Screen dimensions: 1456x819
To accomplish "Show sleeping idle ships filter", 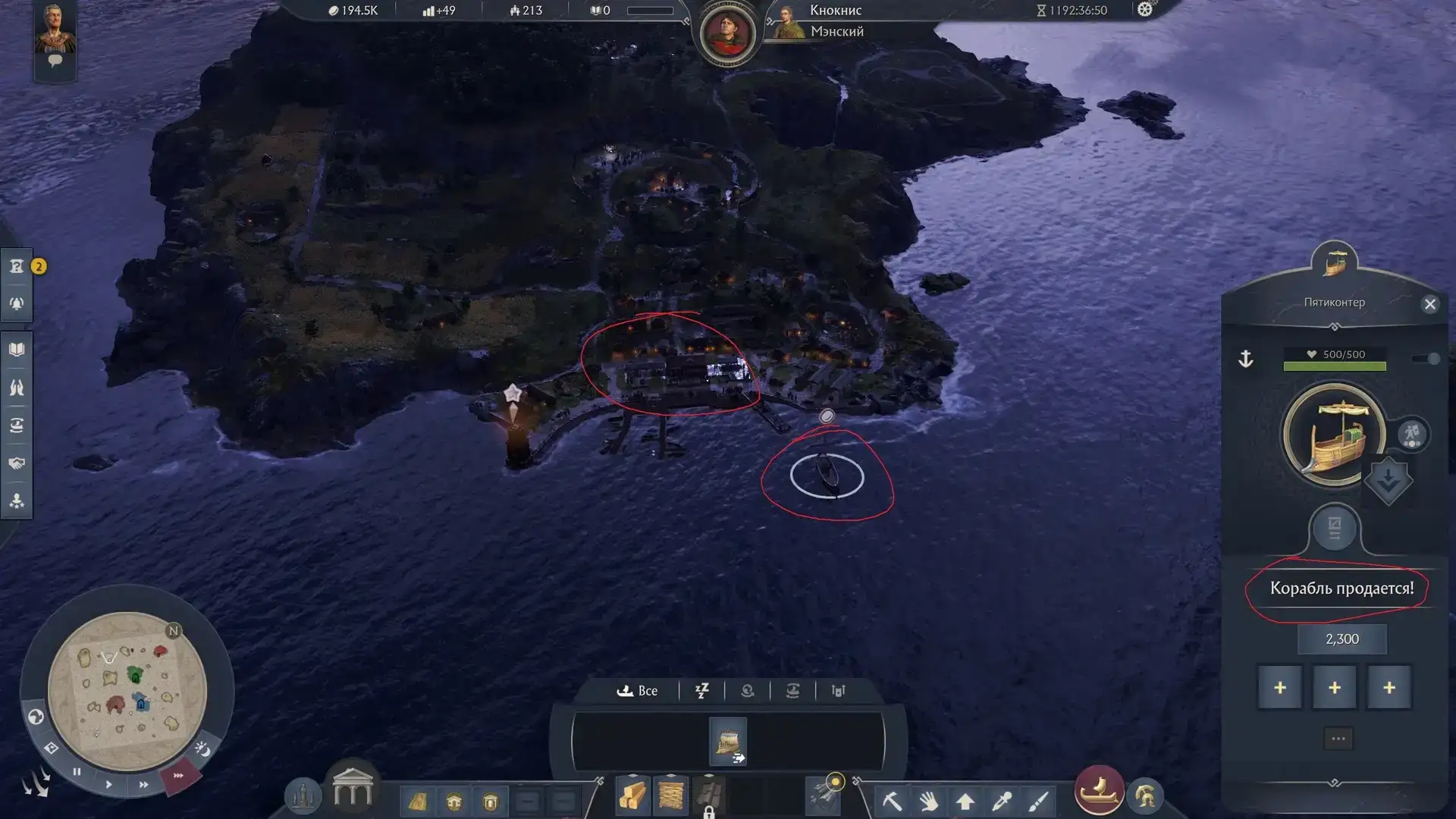I will [x=702, y=691].
